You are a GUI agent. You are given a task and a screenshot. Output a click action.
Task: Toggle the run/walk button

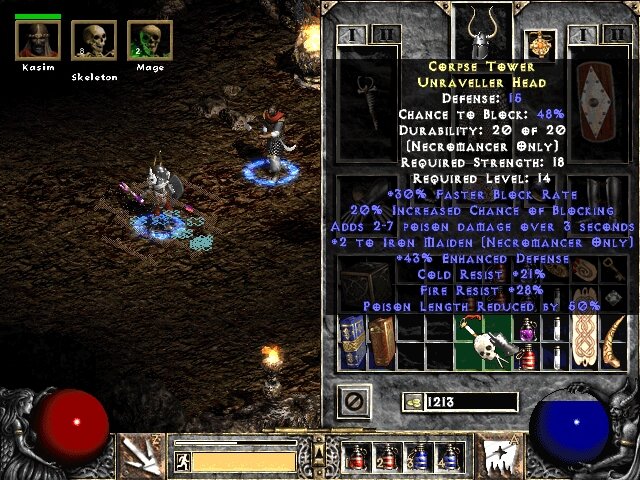(x=182, y=461)
